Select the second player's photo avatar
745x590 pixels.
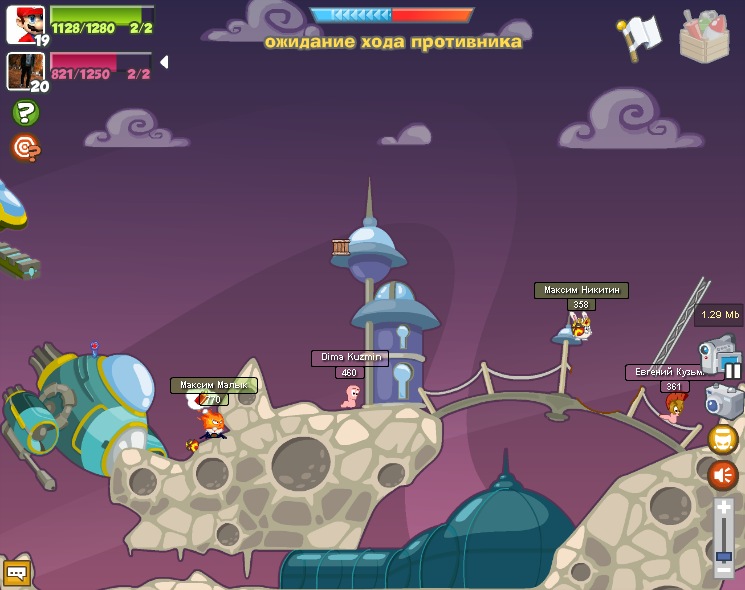(24, 71)
